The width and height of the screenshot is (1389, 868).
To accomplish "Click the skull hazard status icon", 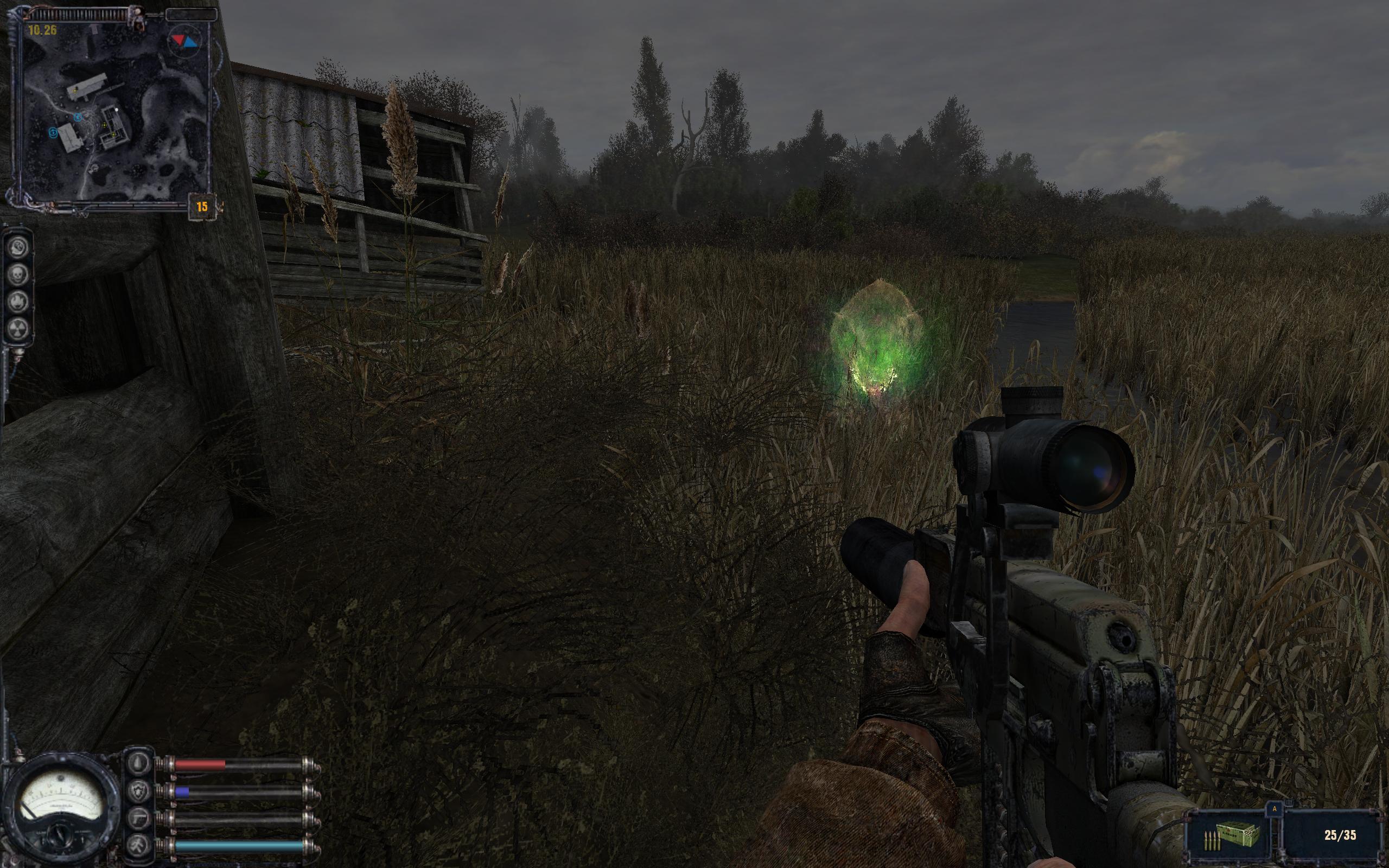I will 19,275.
